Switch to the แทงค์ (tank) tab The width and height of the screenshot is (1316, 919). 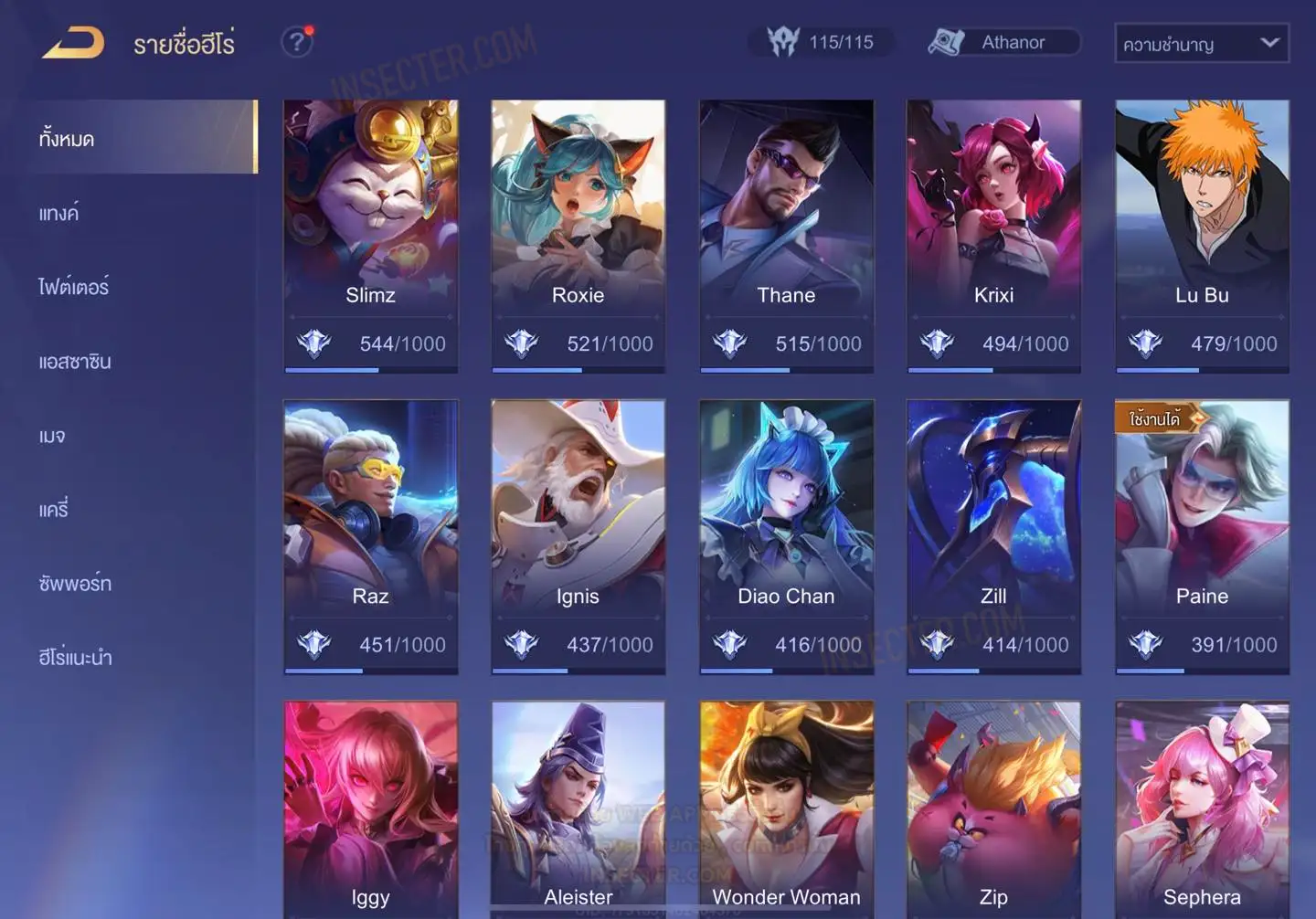(58, 213)
